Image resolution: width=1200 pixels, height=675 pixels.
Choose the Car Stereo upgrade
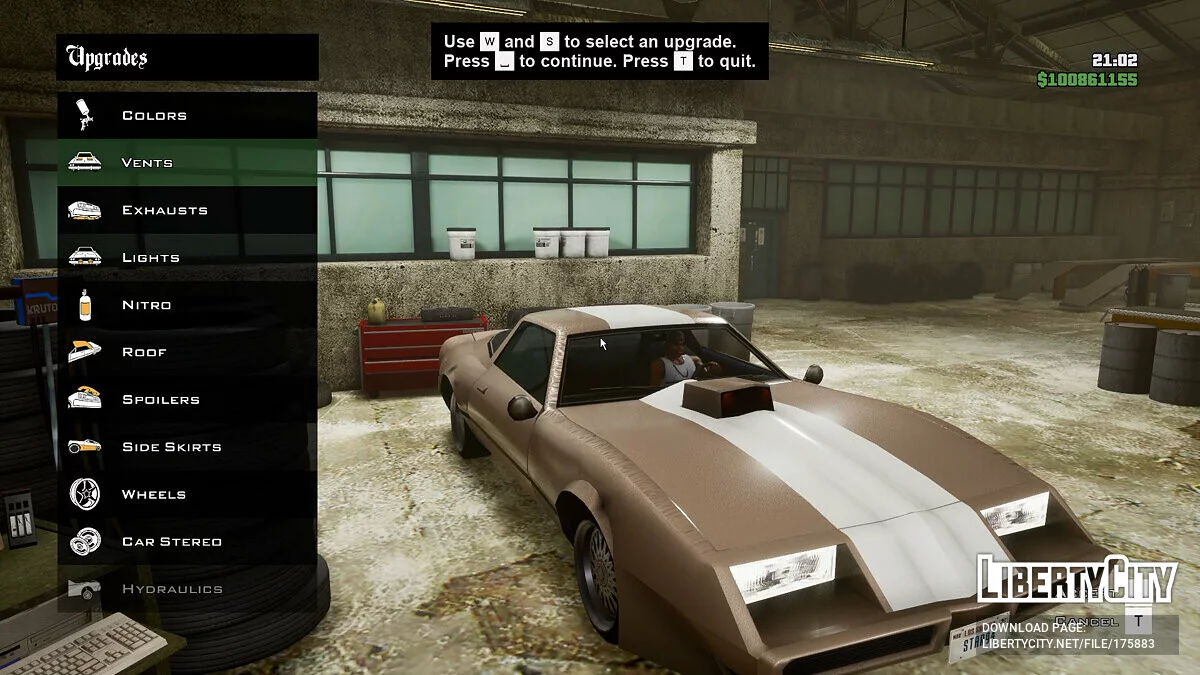point(171,542)
